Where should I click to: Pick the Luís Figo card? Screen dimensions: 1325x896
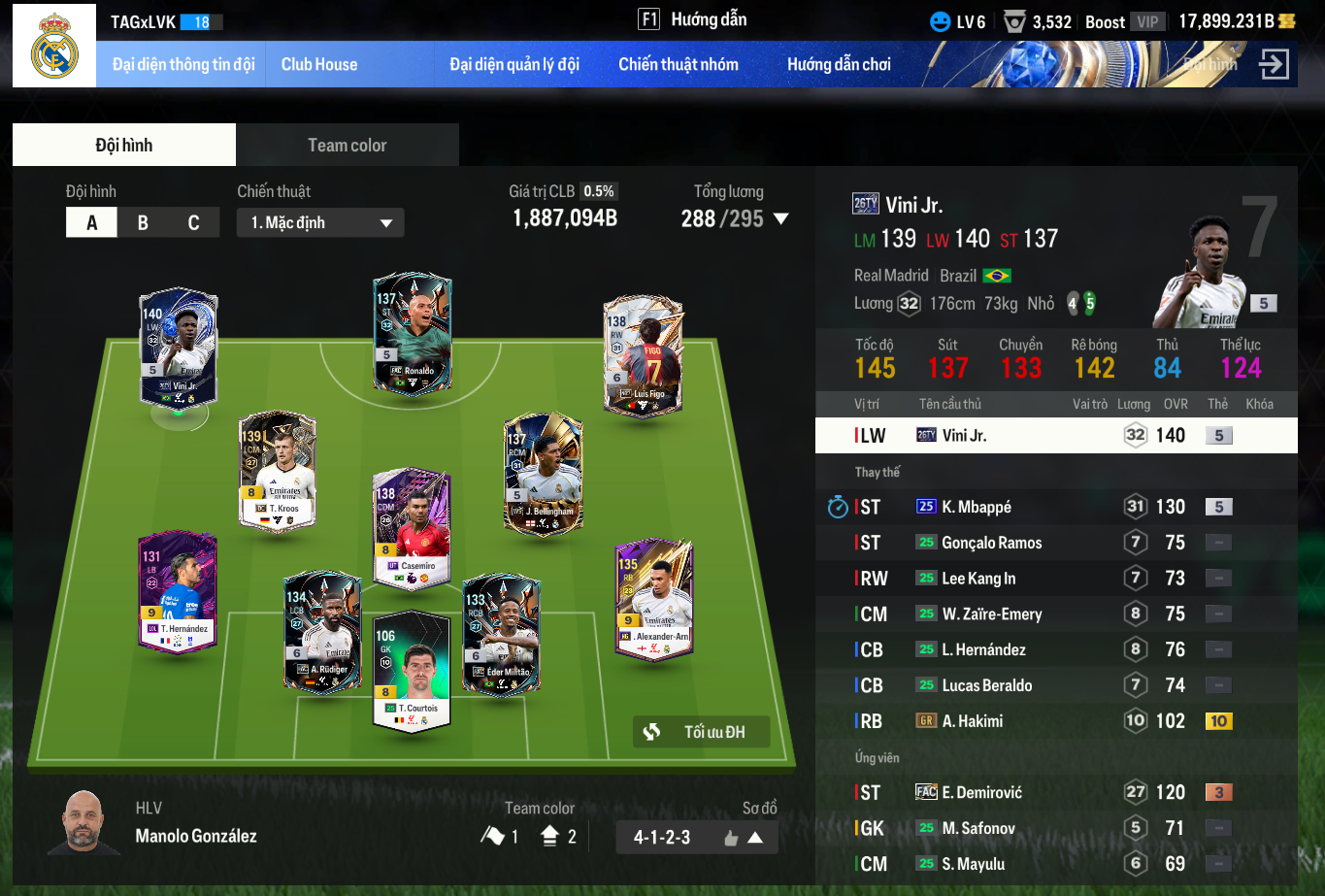[x=643, y=355]
